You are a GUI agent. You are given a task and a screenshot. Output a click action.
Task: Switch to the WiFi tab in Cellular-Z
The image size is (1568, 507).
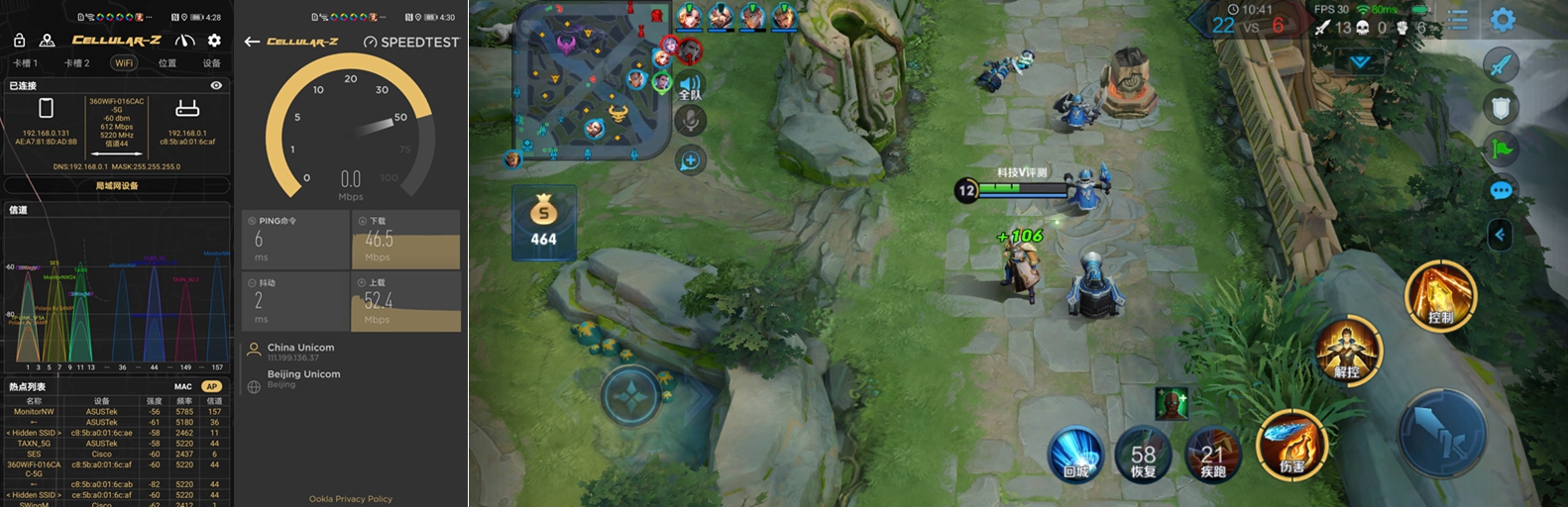[x=123, y=63]
